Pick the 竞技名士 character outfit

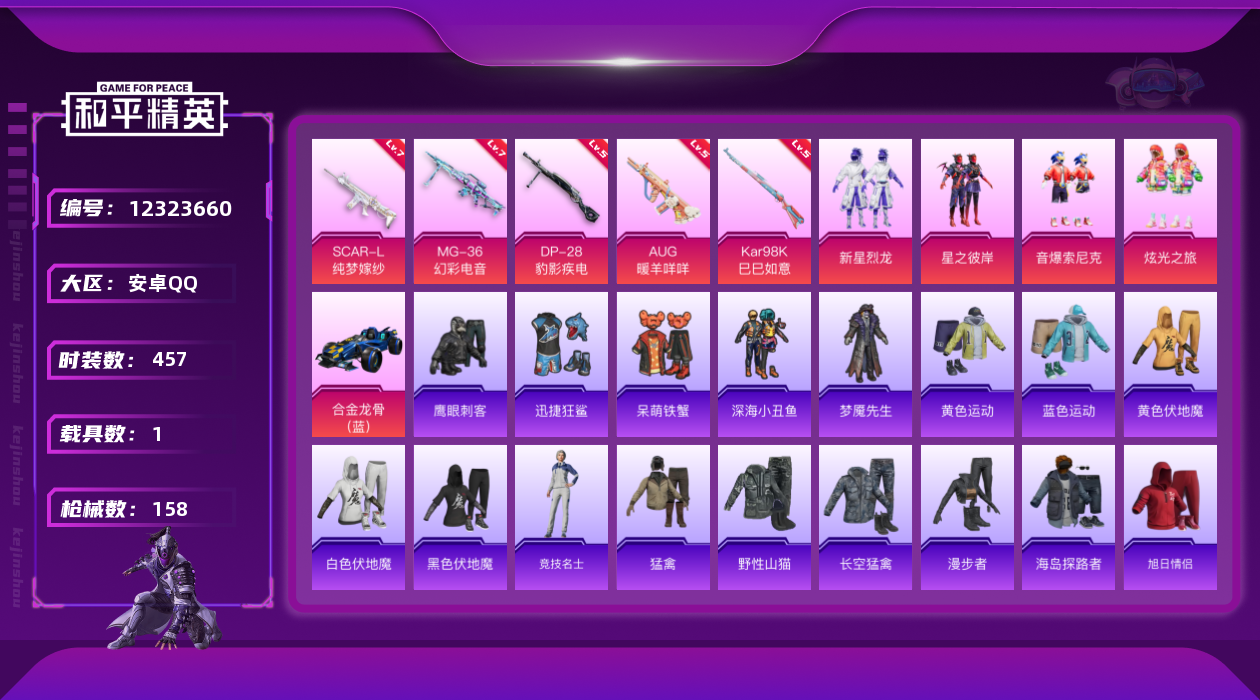click(x=561, y=517)
